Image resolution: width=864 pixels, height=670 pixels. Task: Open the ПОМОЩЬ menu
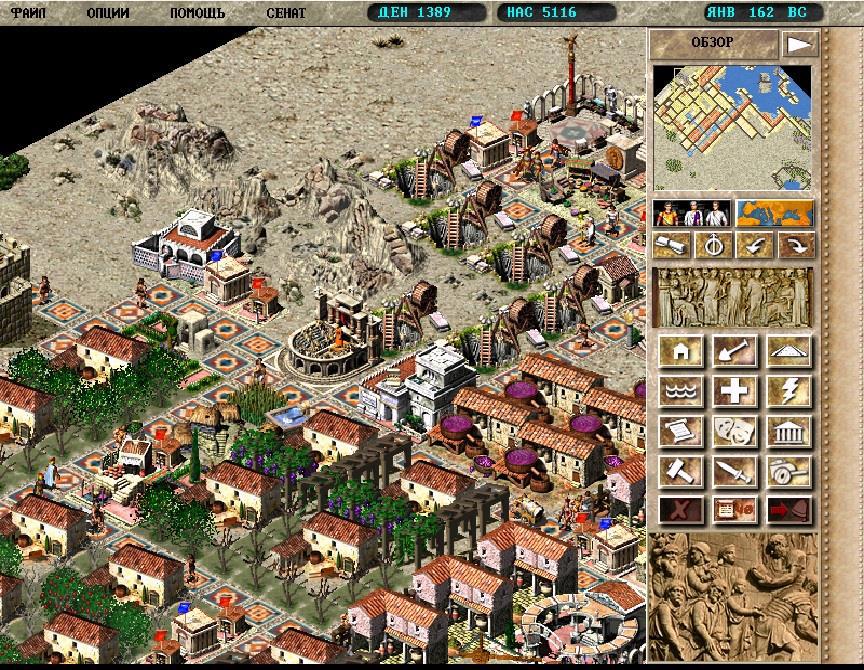(196, 13)
